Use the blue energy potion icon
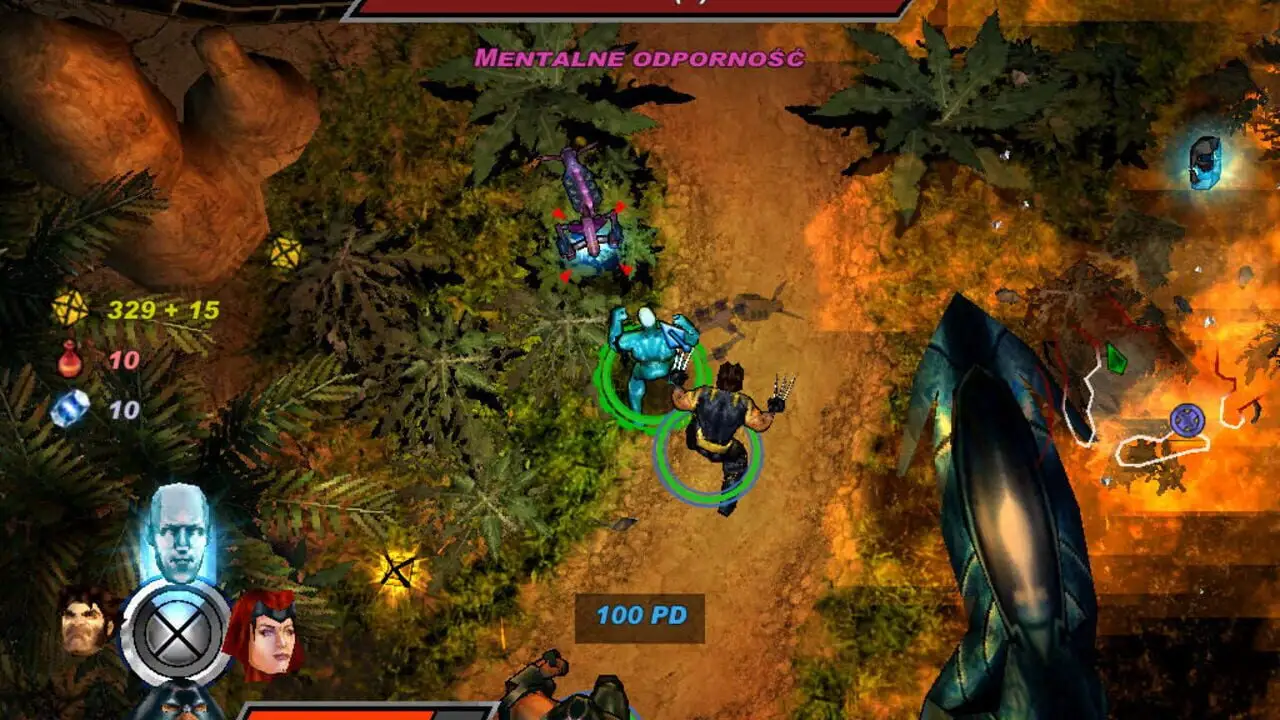 (x=69, y=409)
